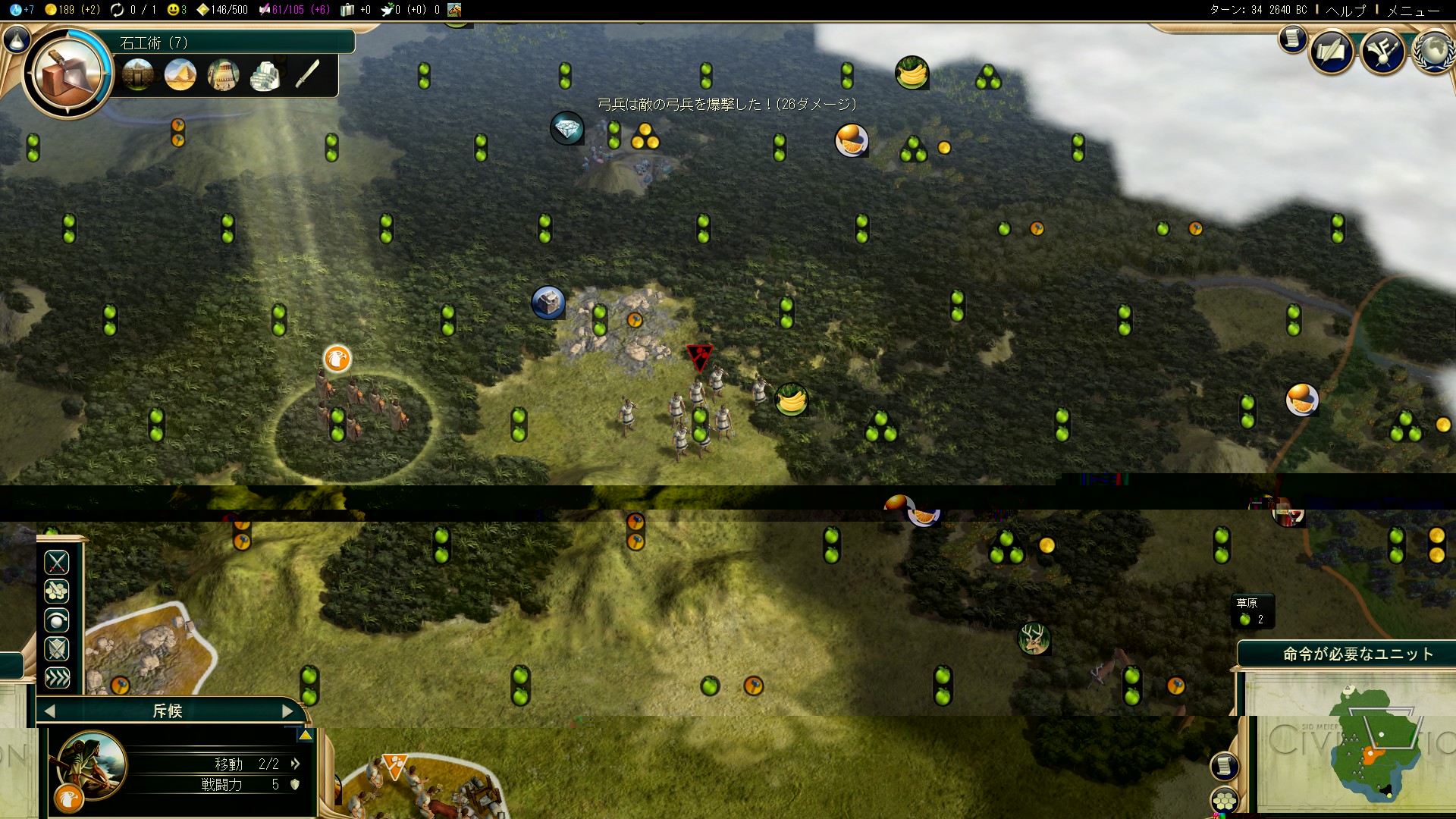Click the explore/automate terrain action icon
Screen dimensions: 1456x819
coord(57,591)
